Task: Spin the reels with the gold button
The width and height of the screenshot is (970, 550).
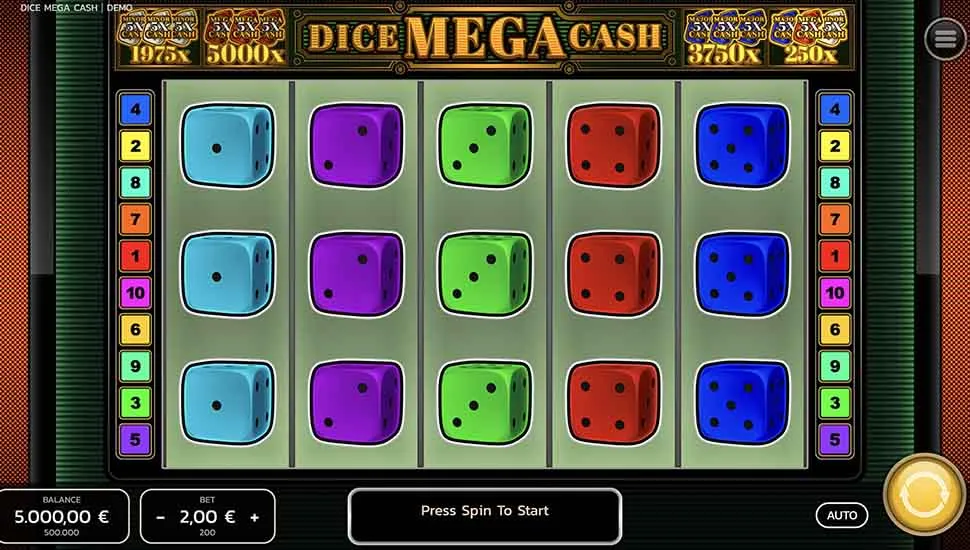Action: coord(924,496)
